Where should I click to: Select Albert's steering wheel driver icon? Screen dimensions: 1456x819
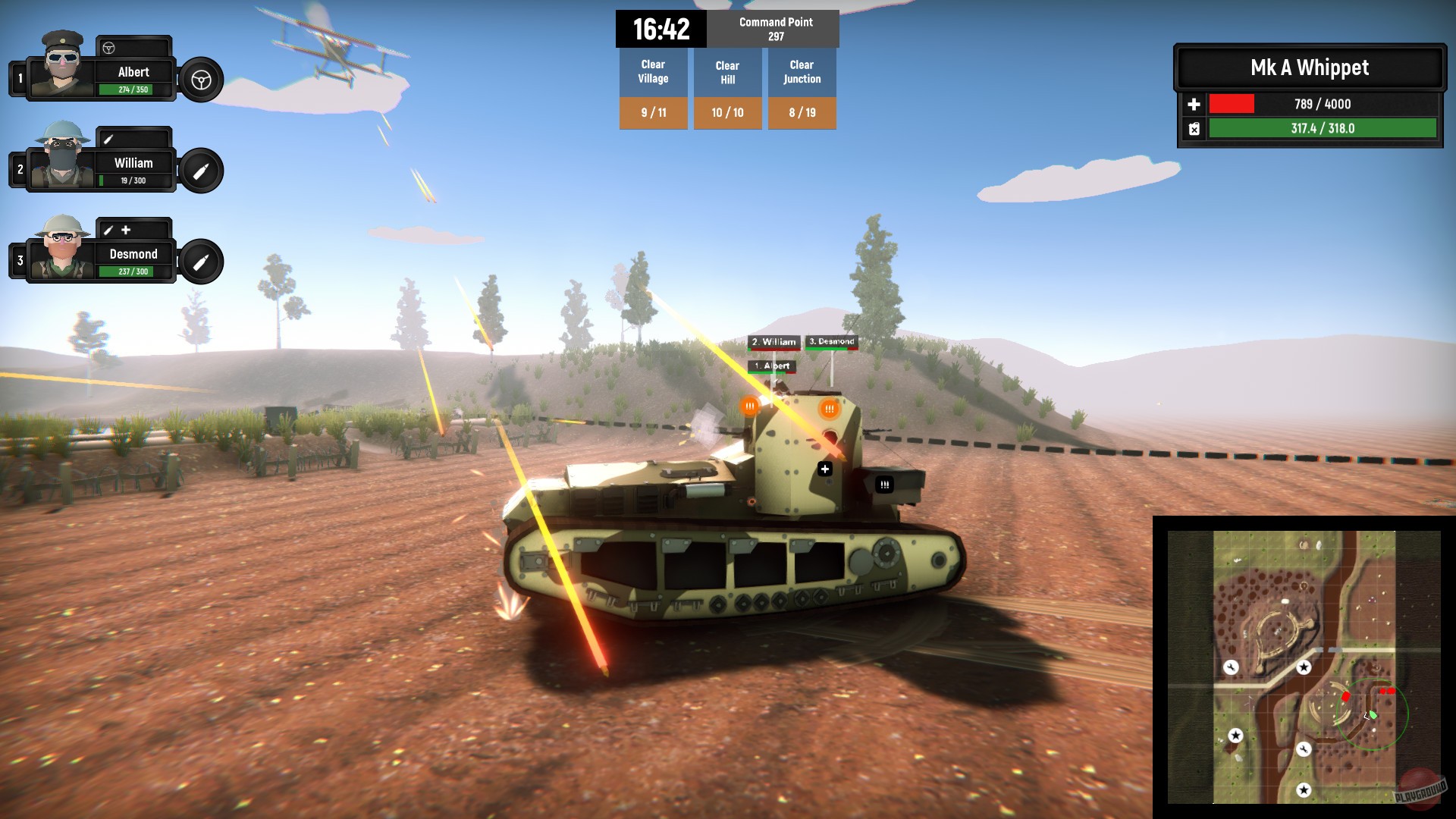(x=201, y=79)
